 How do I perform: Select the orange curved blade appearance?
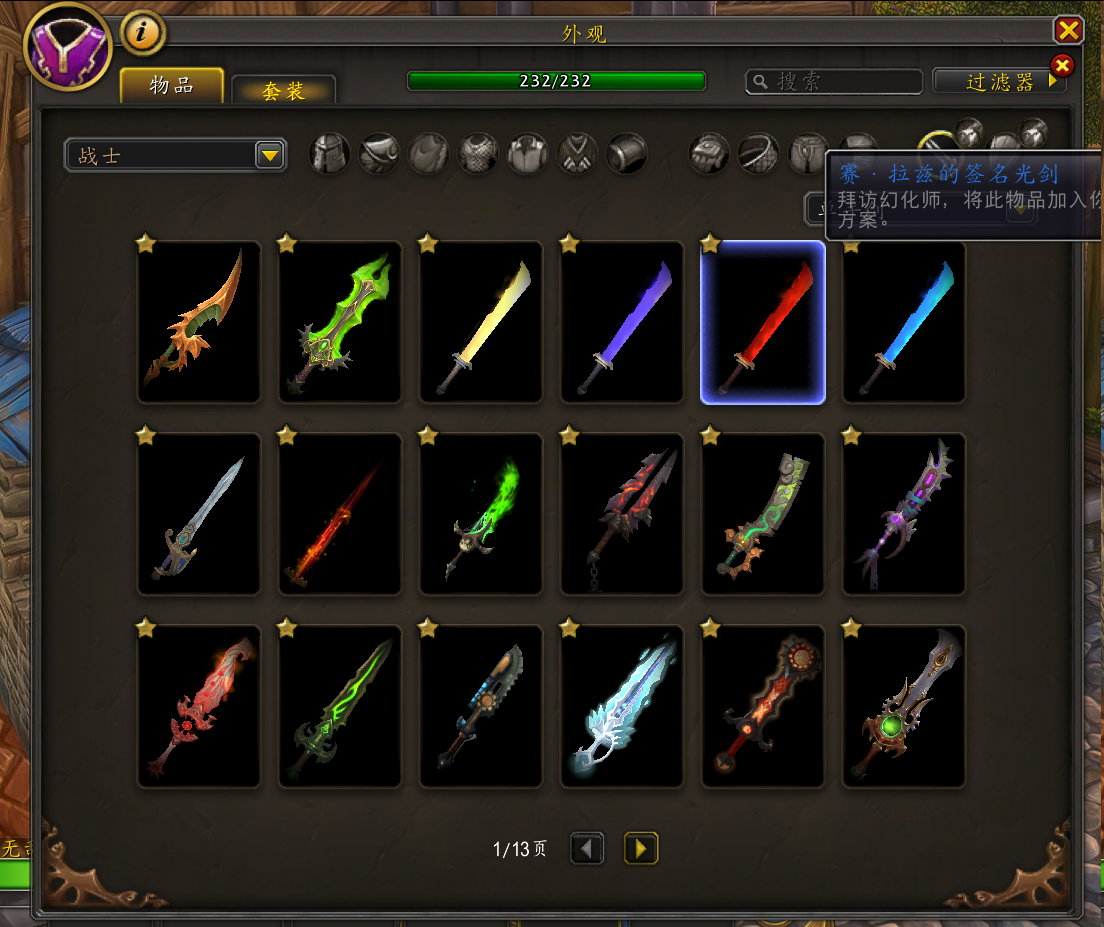pos(199,322)
